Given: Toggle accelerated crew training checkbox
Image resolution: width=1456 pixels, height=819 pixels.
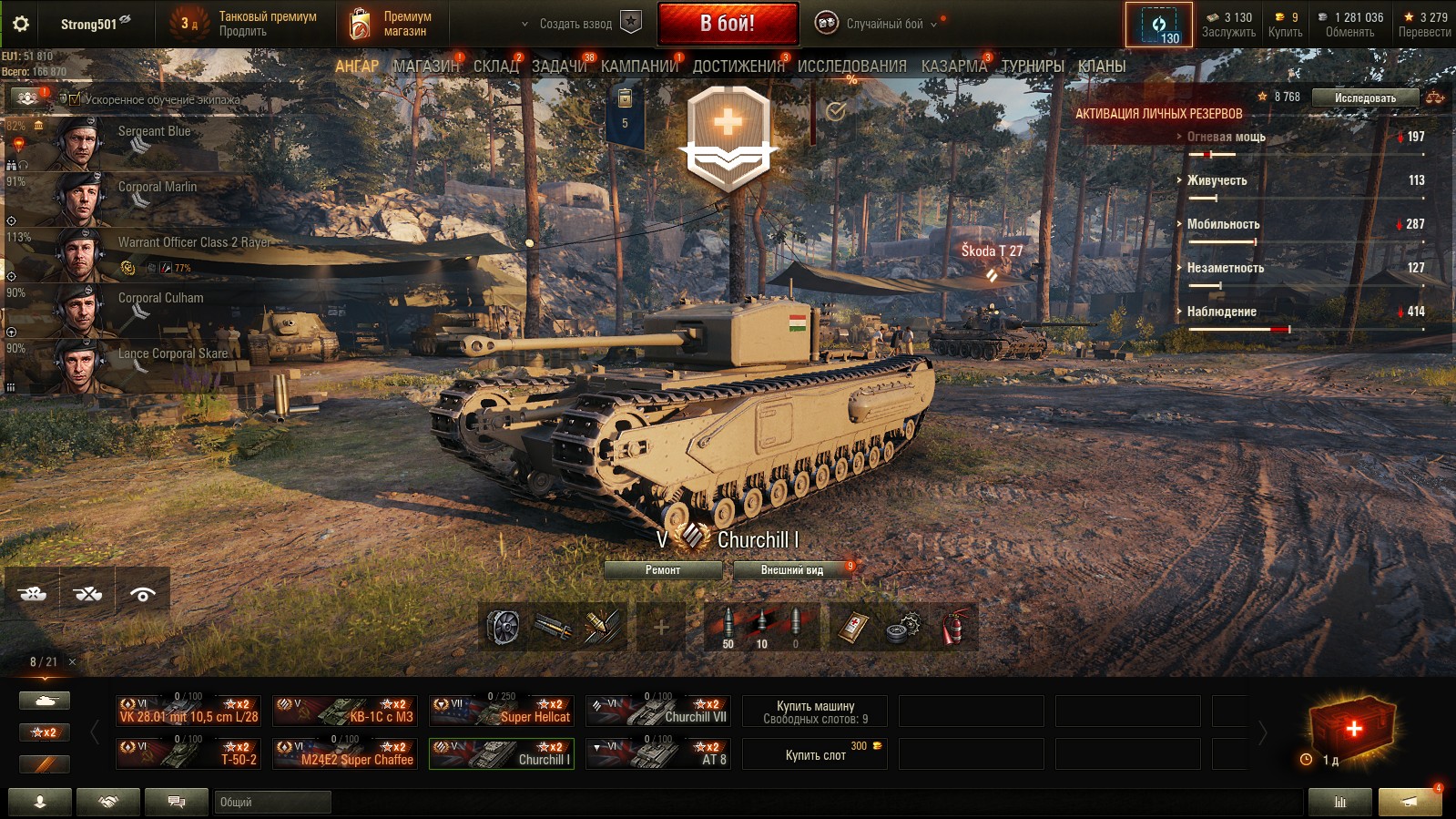Looking at the screenshot, I should [75, 99].
